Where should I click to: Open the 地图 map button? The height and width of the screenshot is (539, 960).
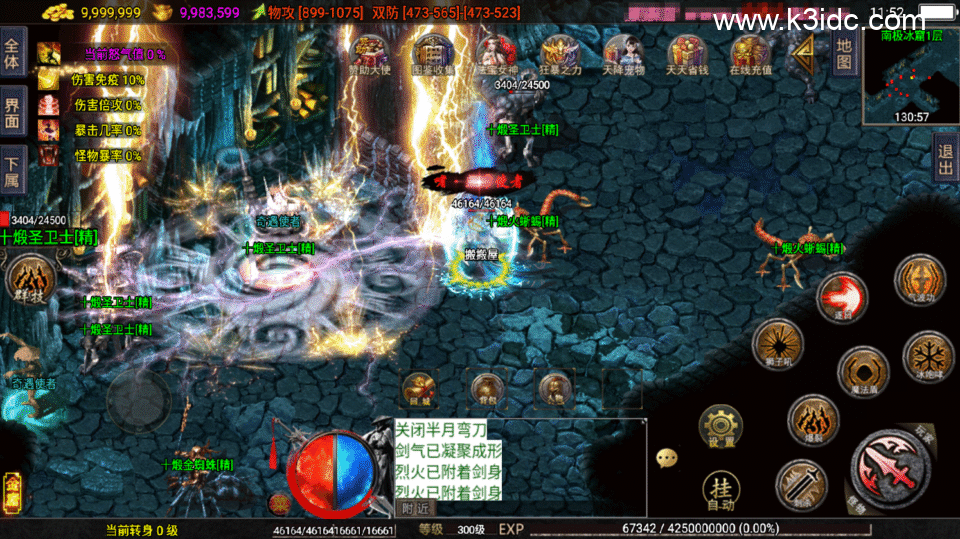tap(844, 53)
